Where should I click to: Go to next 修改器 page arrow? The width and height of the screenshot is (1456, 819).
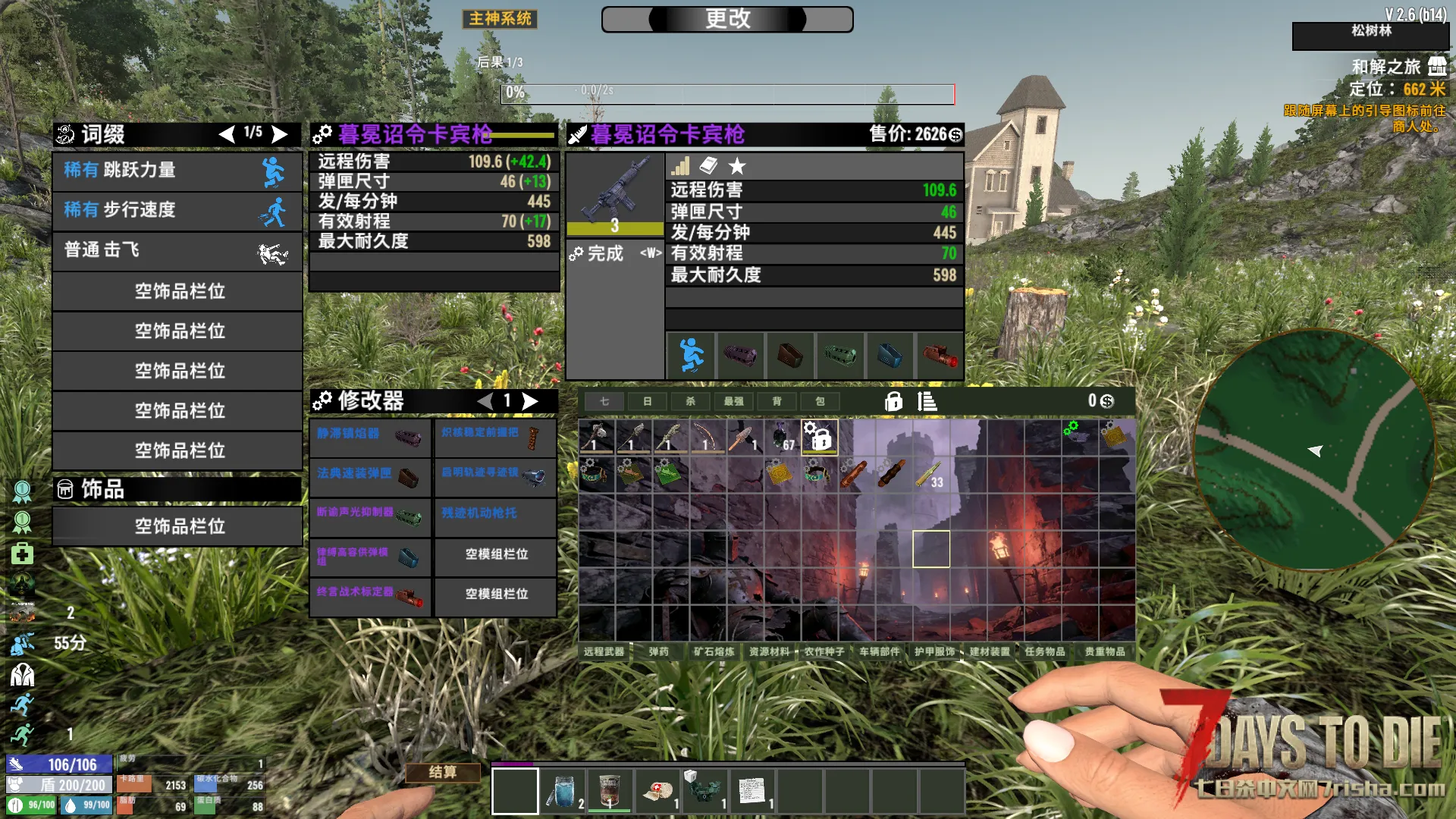tap(531, 401)
